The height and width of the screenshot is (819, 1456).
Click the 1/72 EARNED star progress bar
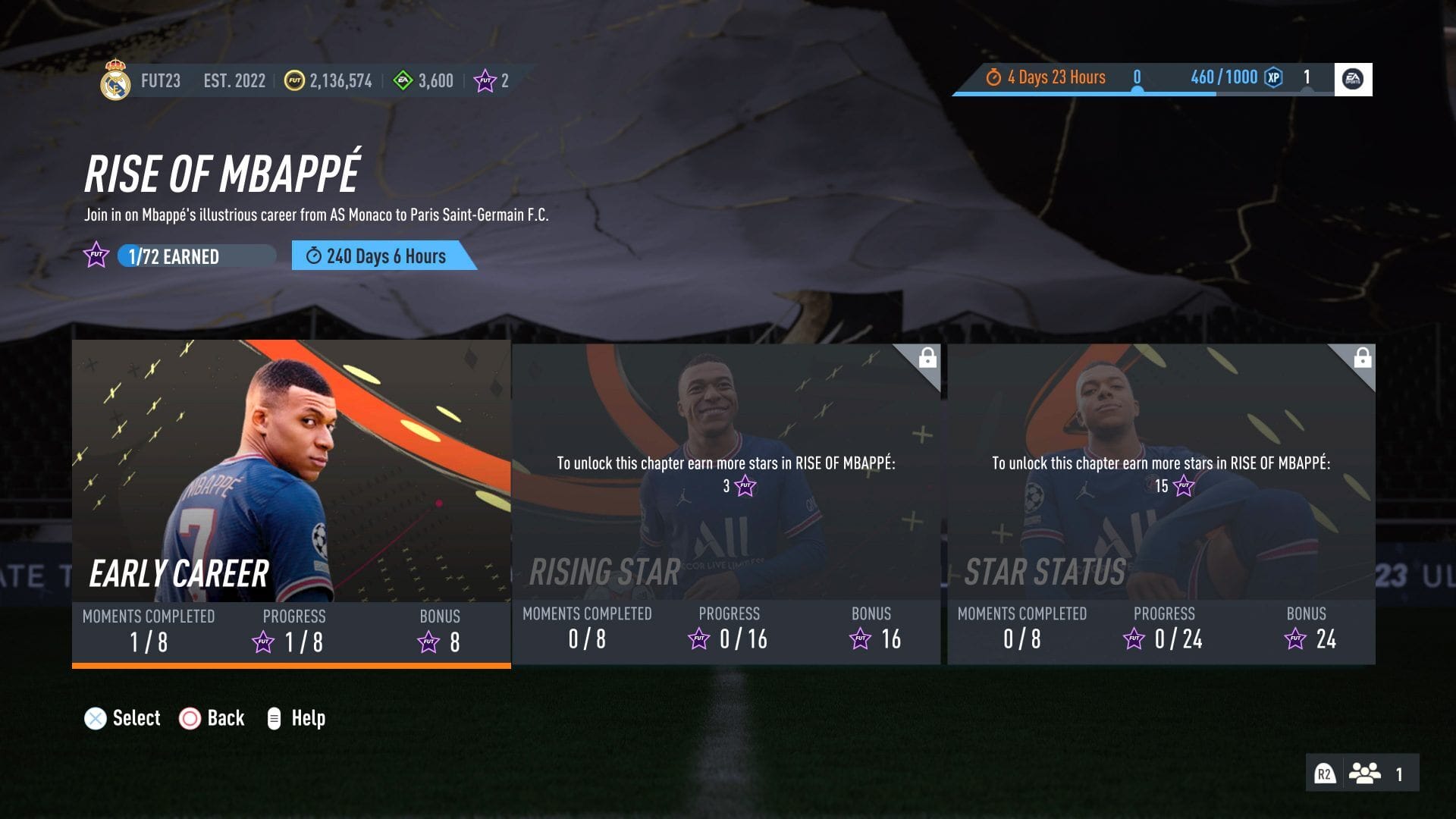point(193,256)
